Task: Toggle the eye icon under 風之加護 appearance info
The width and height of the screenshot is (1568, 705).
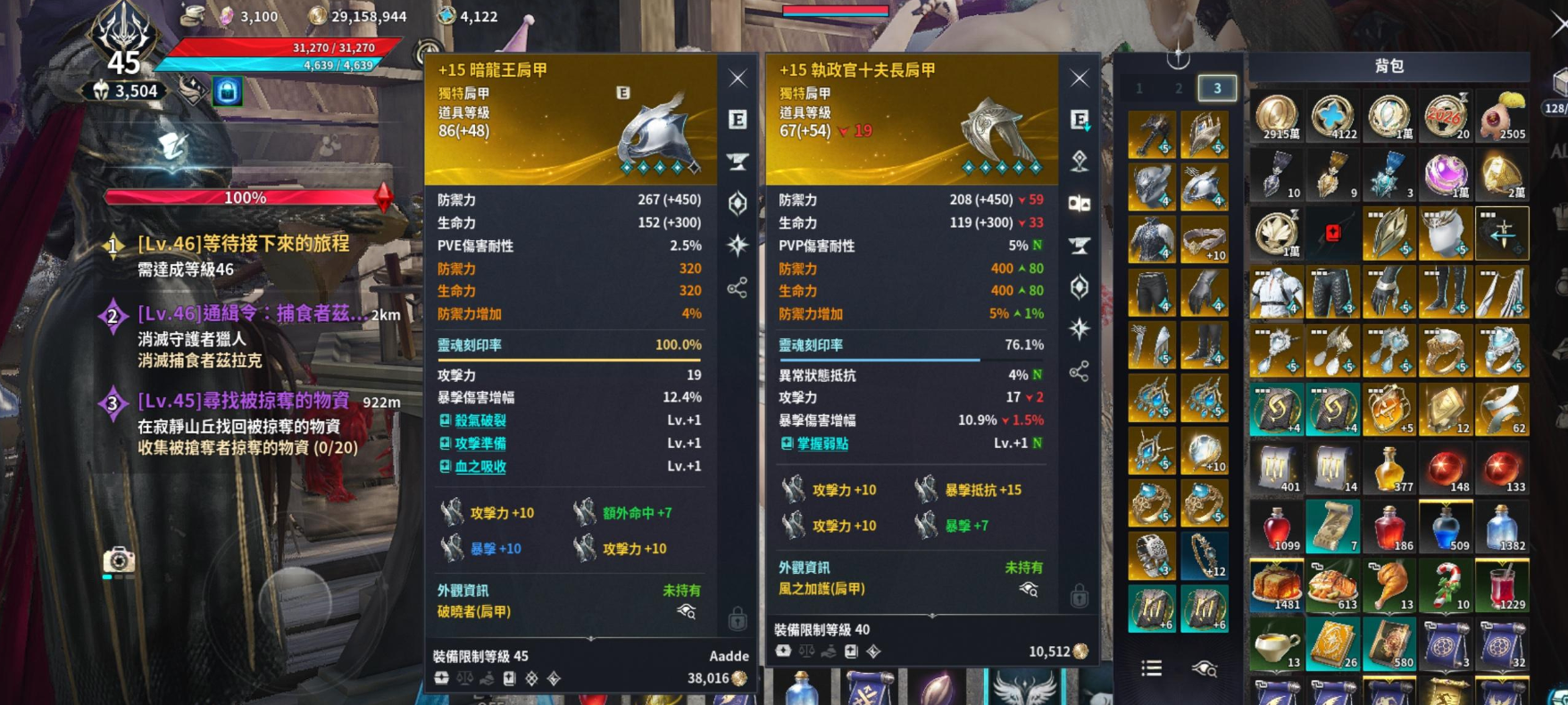Action: tap(1030, 590)
